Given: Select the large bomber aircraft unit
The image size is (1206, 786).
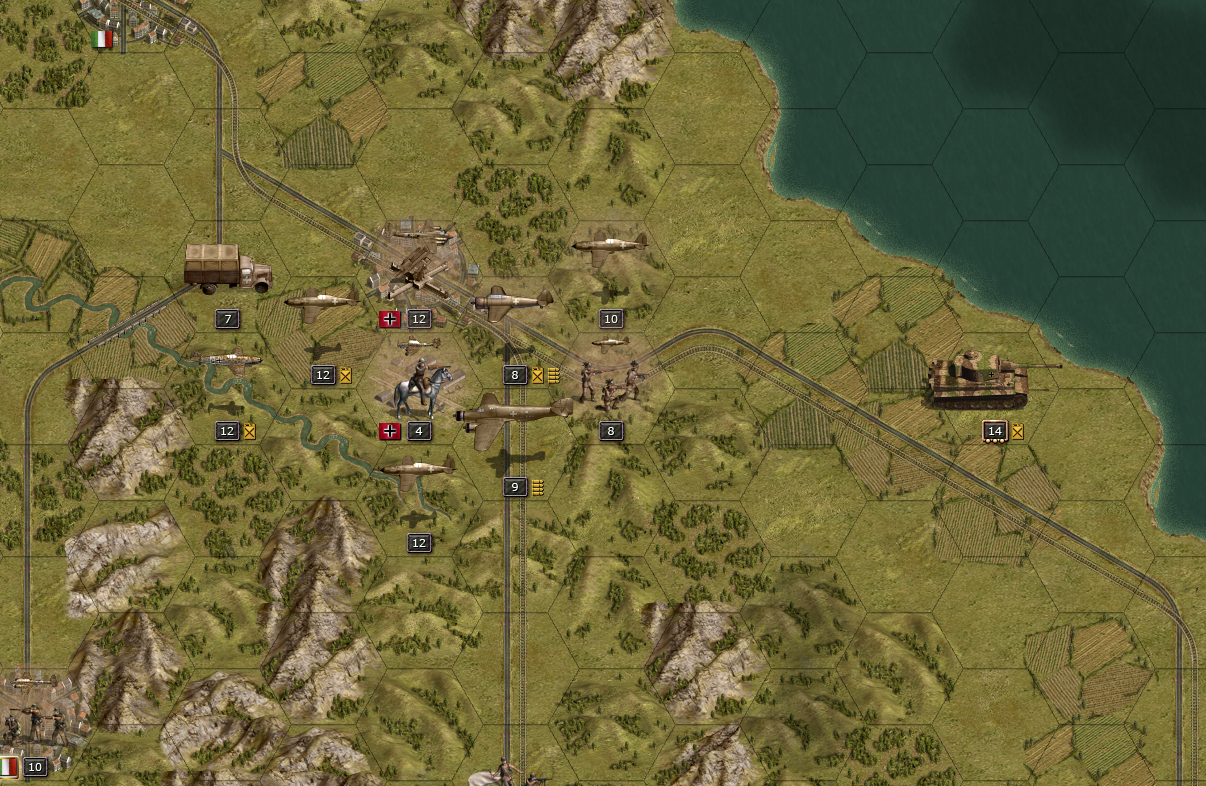Looking at the screenshot, I should (513, 413).
